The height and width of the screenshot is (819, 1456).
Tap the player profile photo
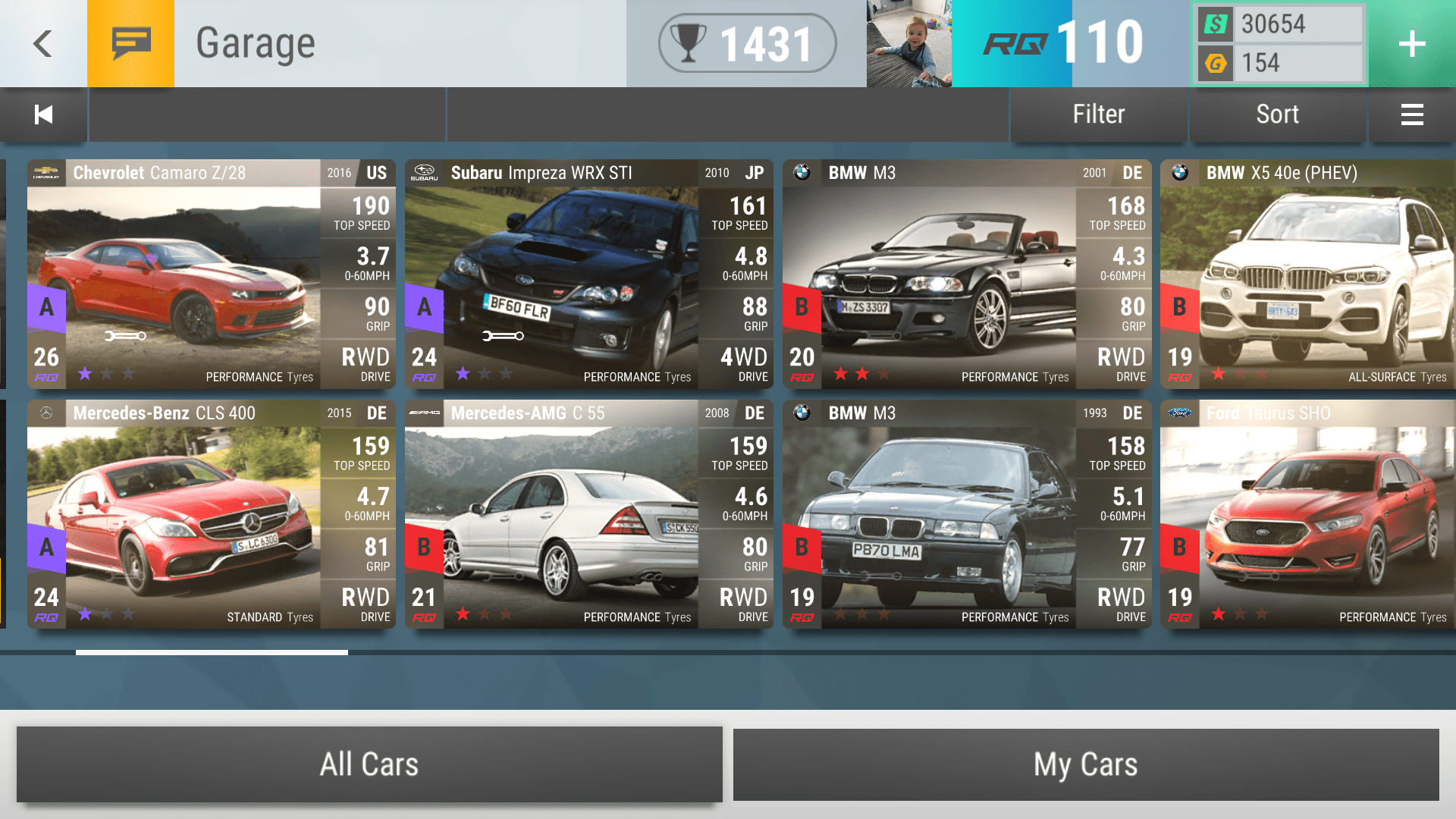point(908,43)
